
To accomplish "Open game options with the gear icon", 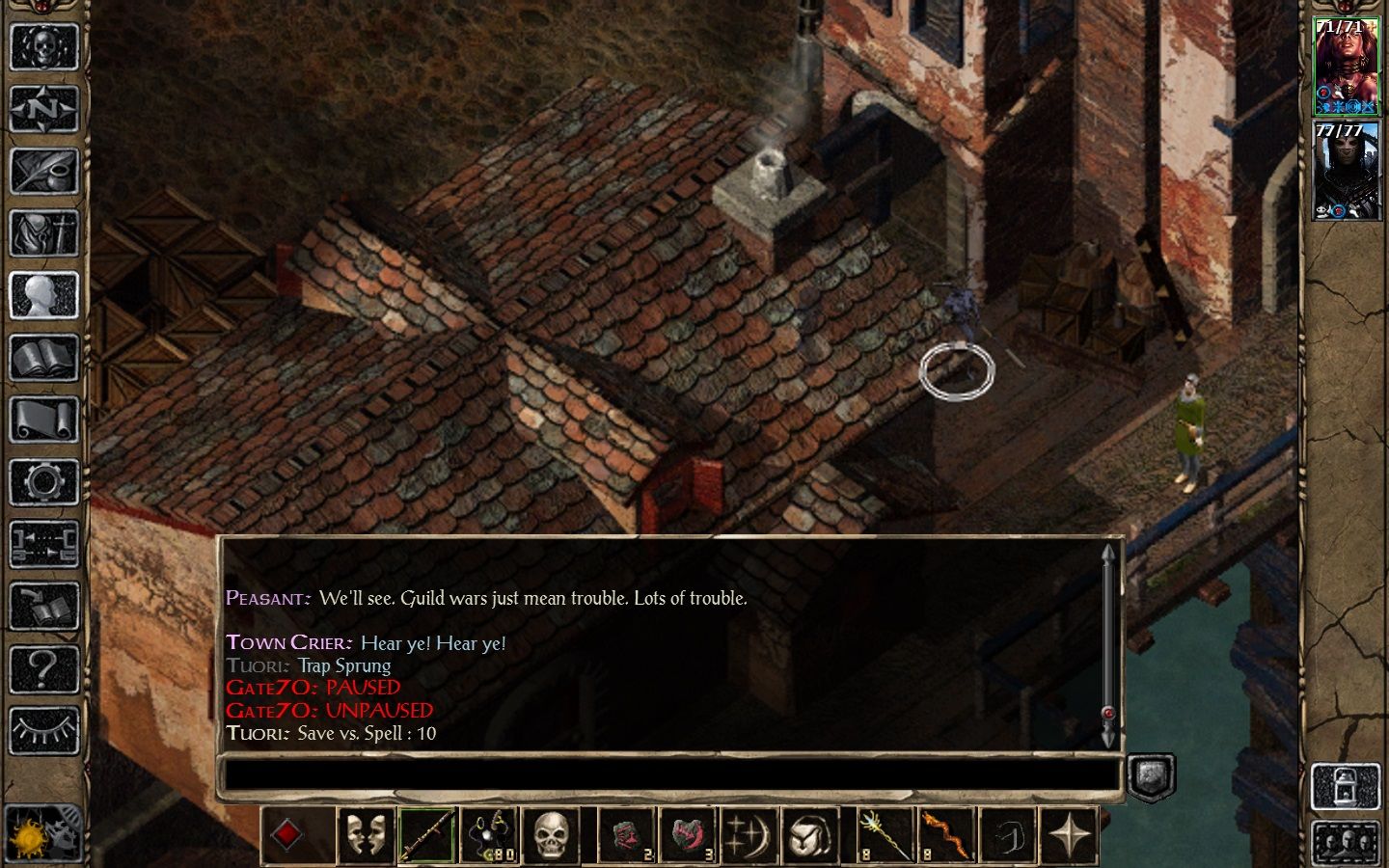I will tap(43, 482).
